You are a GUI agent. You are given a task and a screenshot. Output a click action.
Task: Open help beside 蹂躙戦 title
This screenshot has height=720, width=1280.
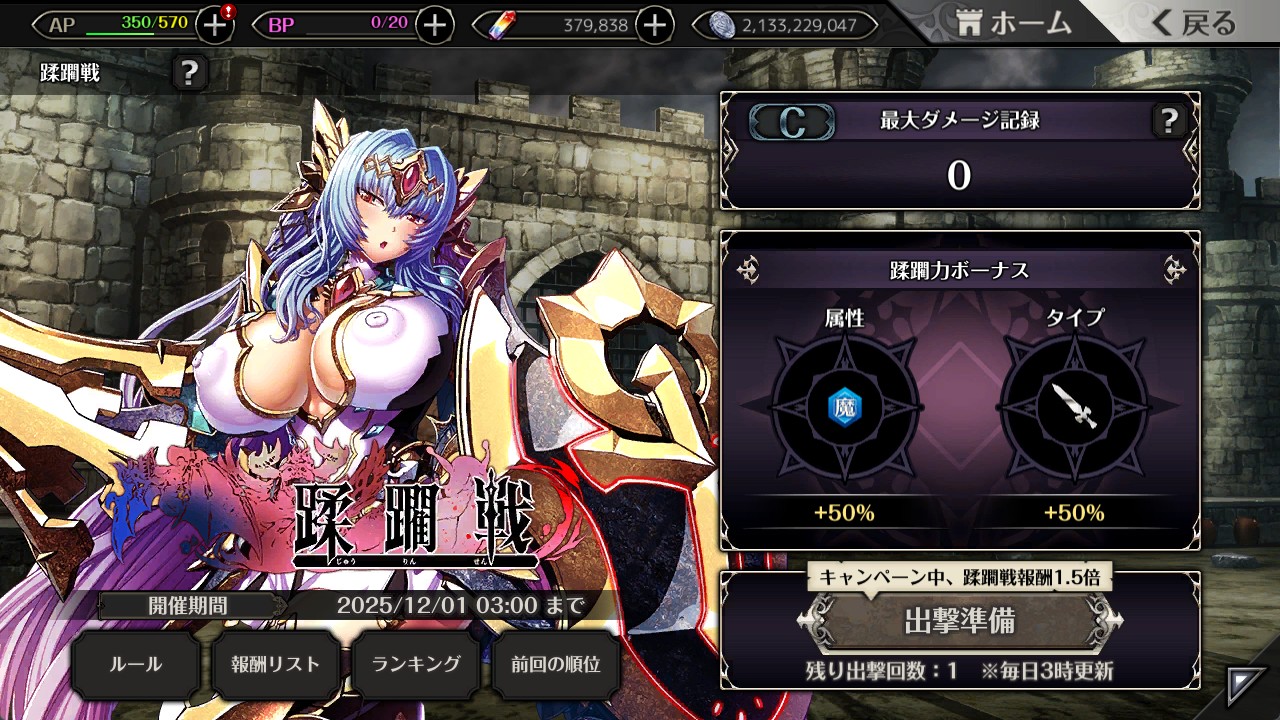pos(190,73)
